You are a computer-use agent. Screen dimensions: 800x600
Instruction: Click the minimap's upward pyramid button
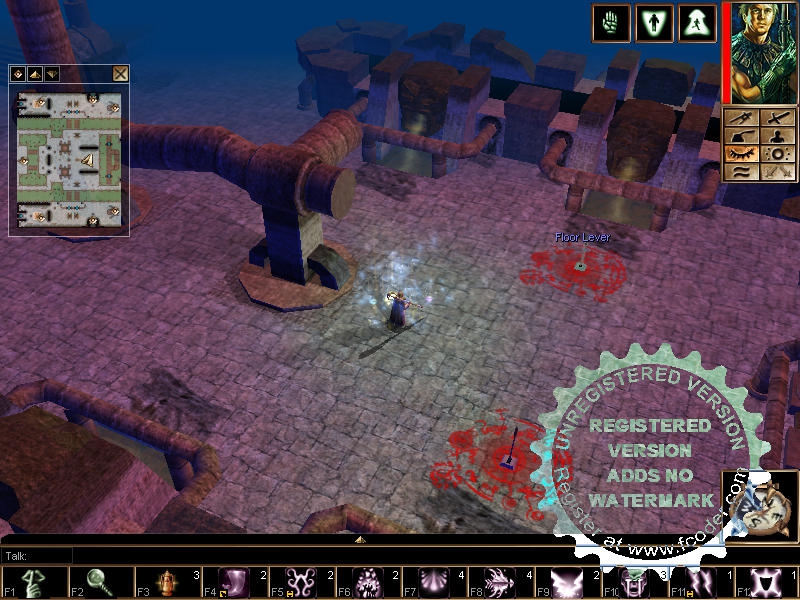(34, 73)
